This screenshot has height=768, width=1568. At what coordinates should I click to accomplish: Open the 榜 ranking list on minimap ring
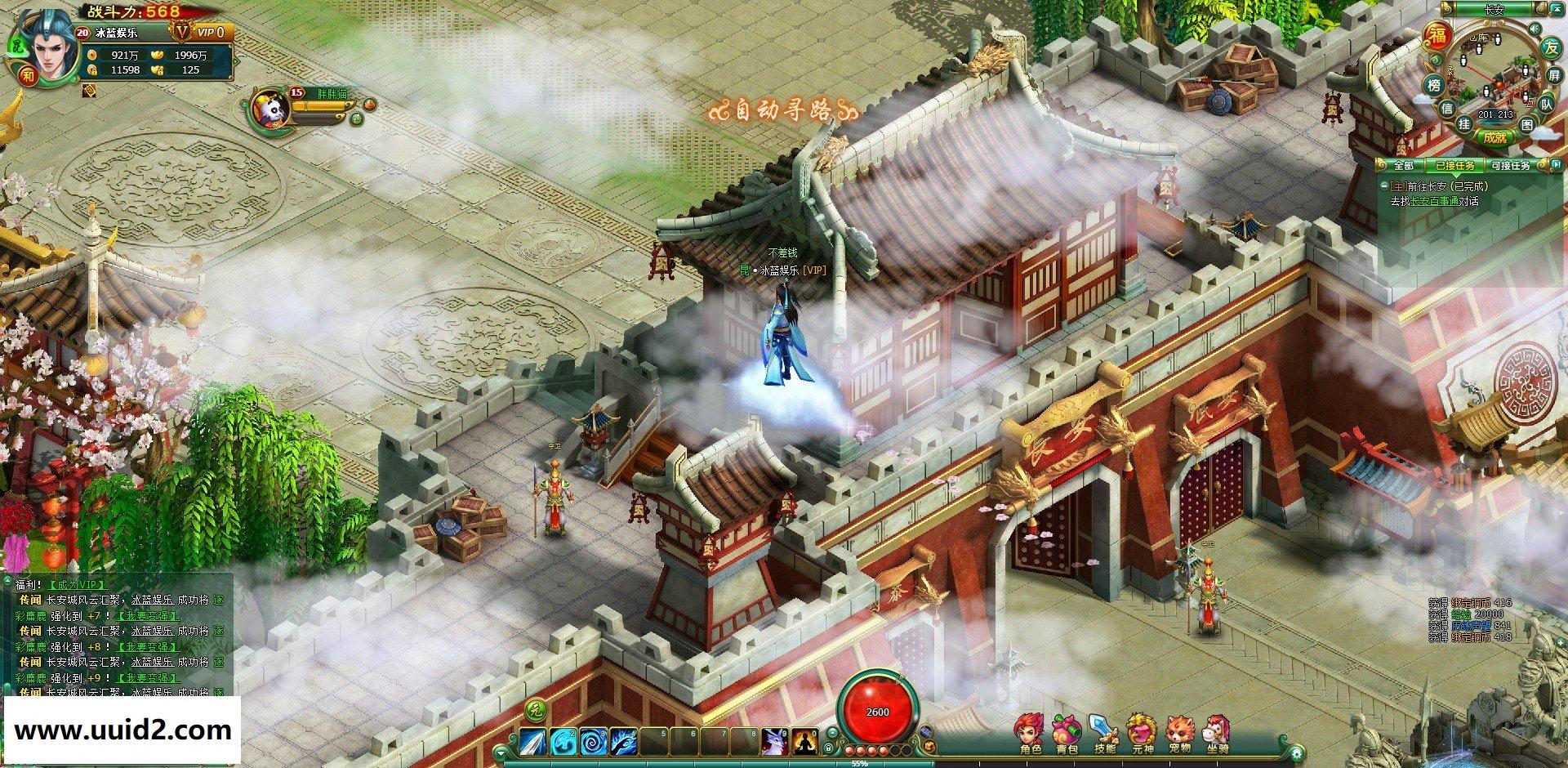tap(1433, 85)
